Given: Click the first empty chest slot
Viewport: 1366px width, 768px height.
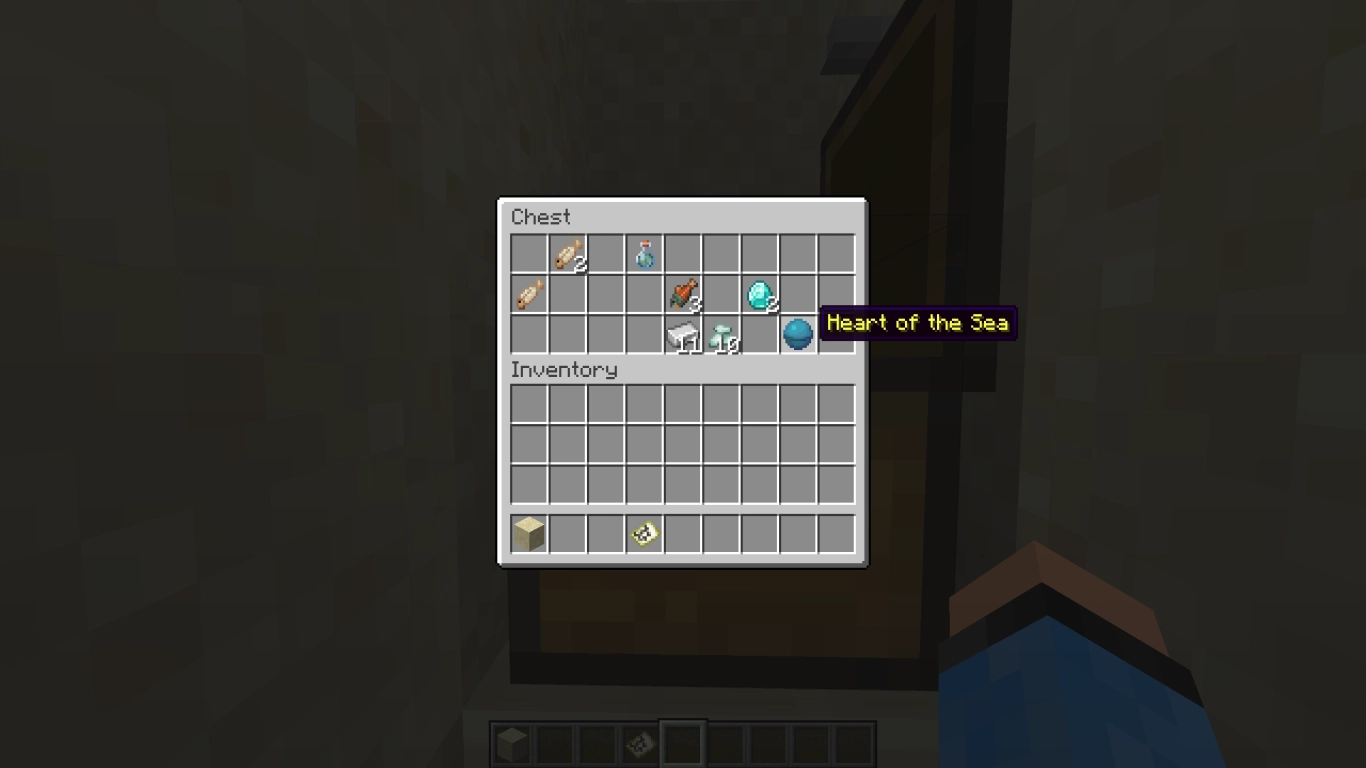Looking at the screenshot, I should pyautogui.click(x=530, y=256).
